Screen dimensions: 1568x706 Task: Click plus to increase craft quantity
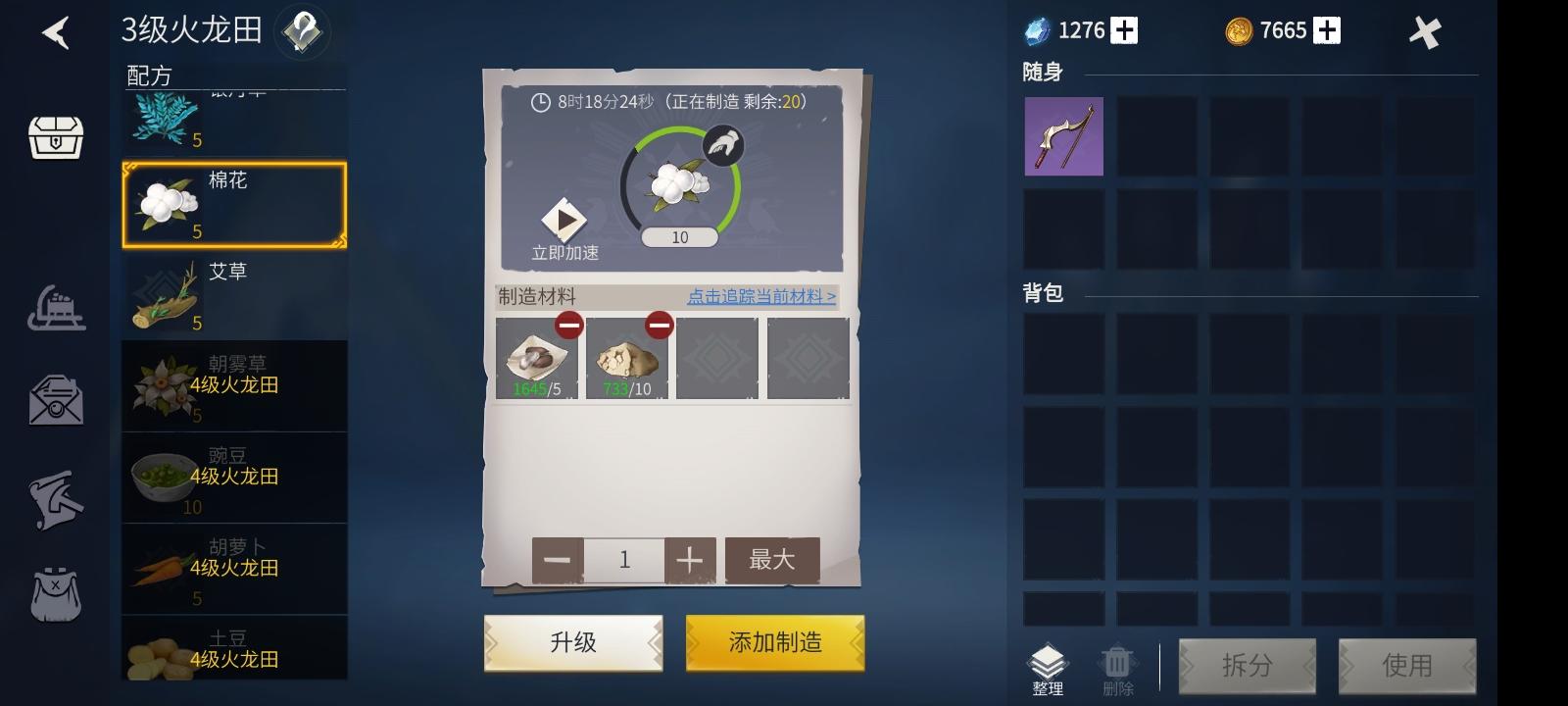pos(689,559)
